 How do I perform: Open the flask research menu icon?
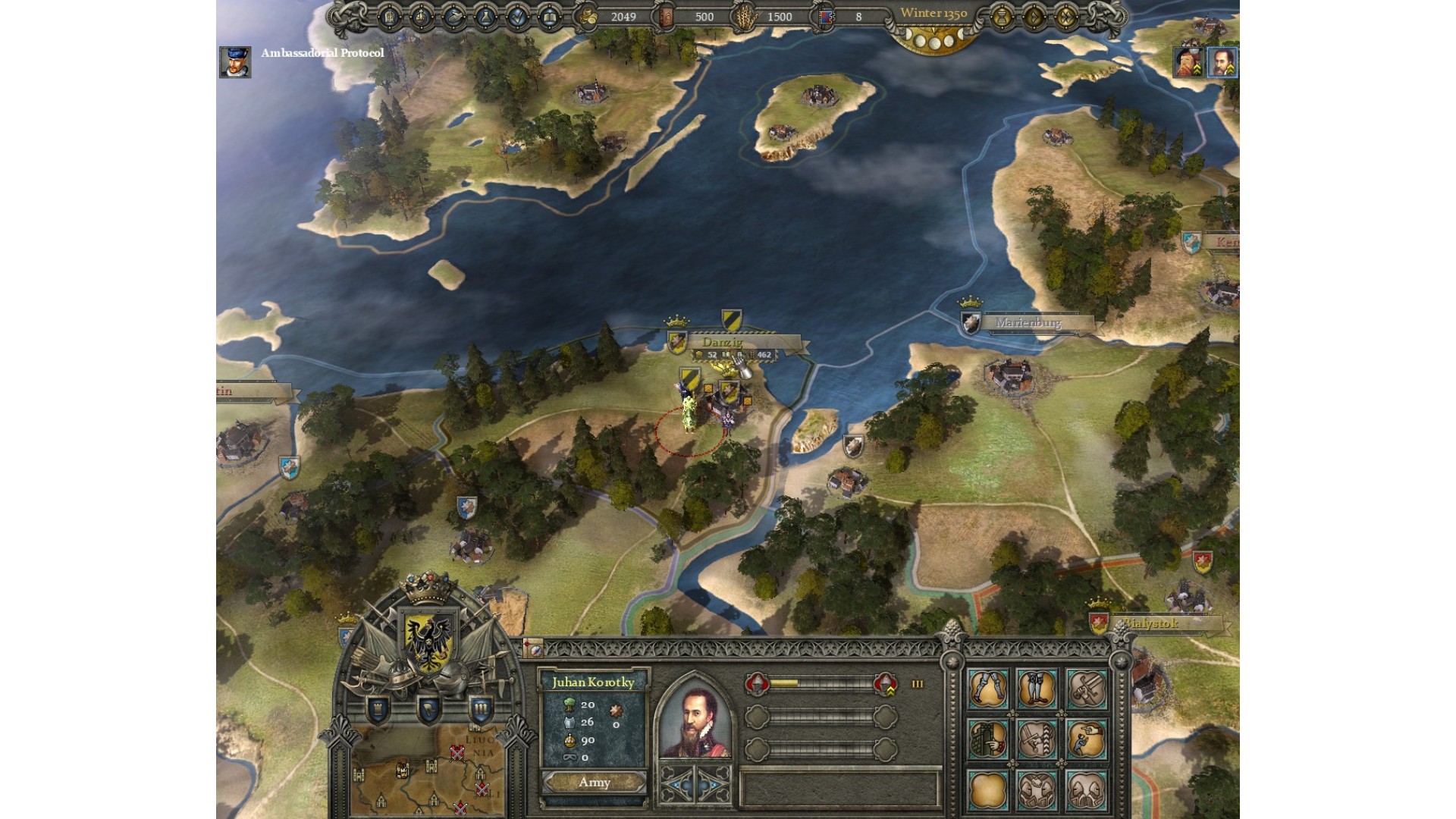pyautogui.click(x=485, y=17)
